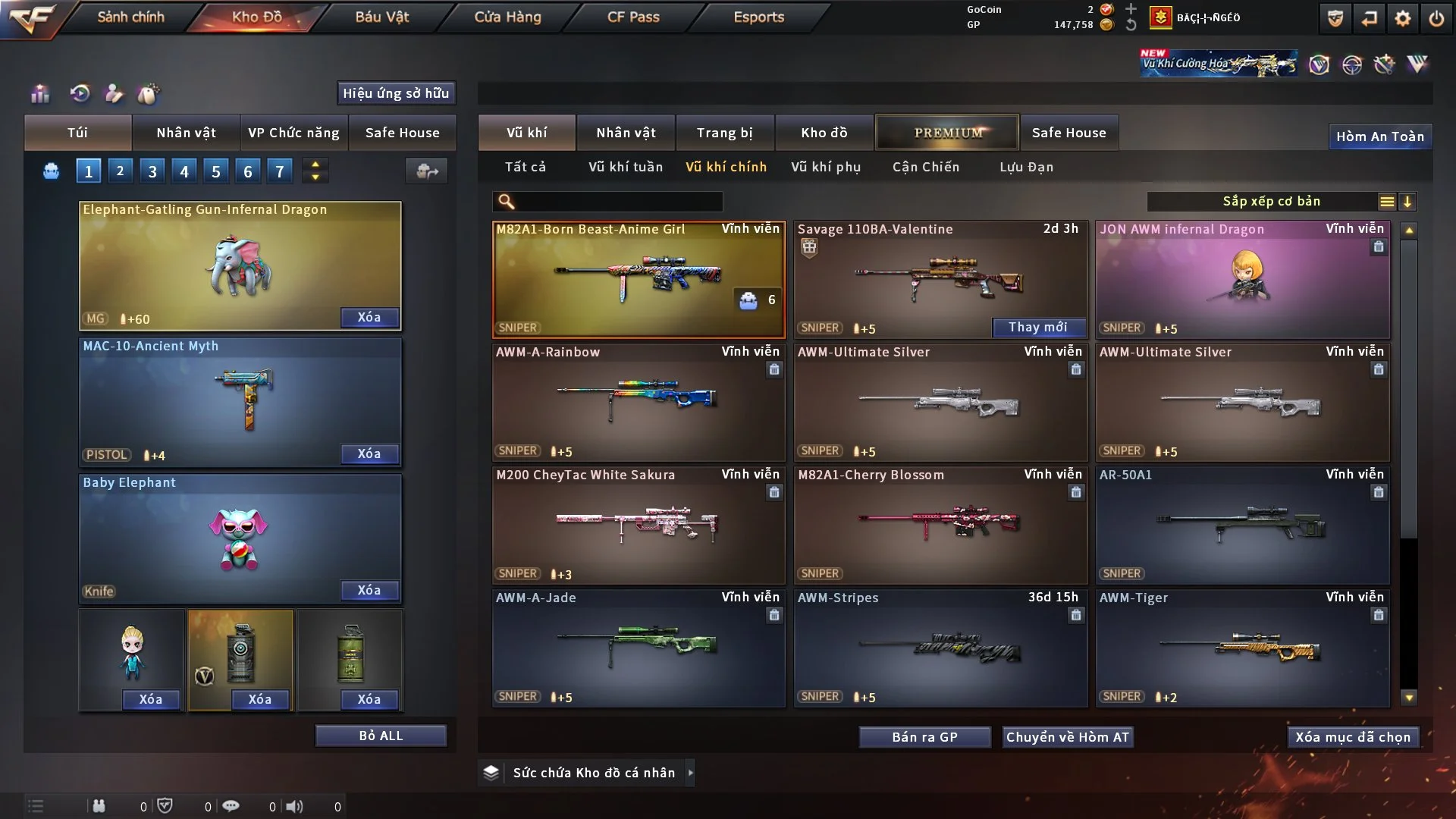Go to Sảnh chính lobby
This screenshot has width=1456, height=819.
pyautogui.click(x=130, y=17)
